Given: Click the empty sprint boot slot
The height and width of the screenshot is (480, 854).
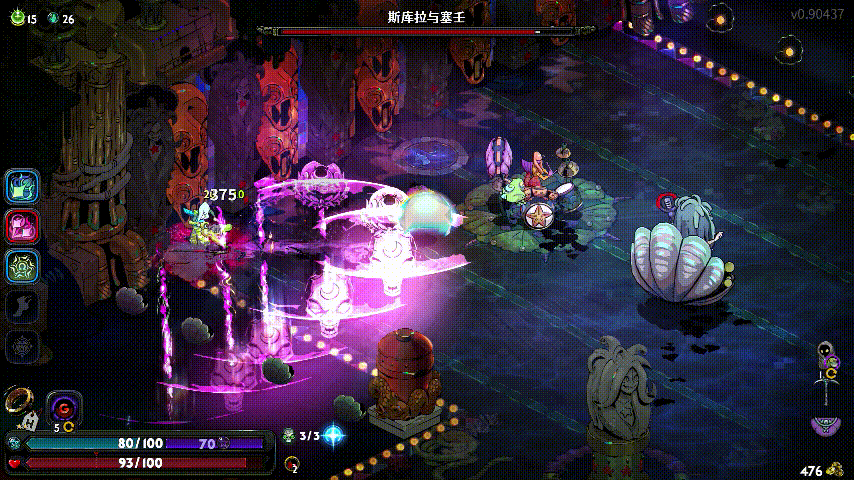Looking at the screenshot, I should tap(22, 307).
